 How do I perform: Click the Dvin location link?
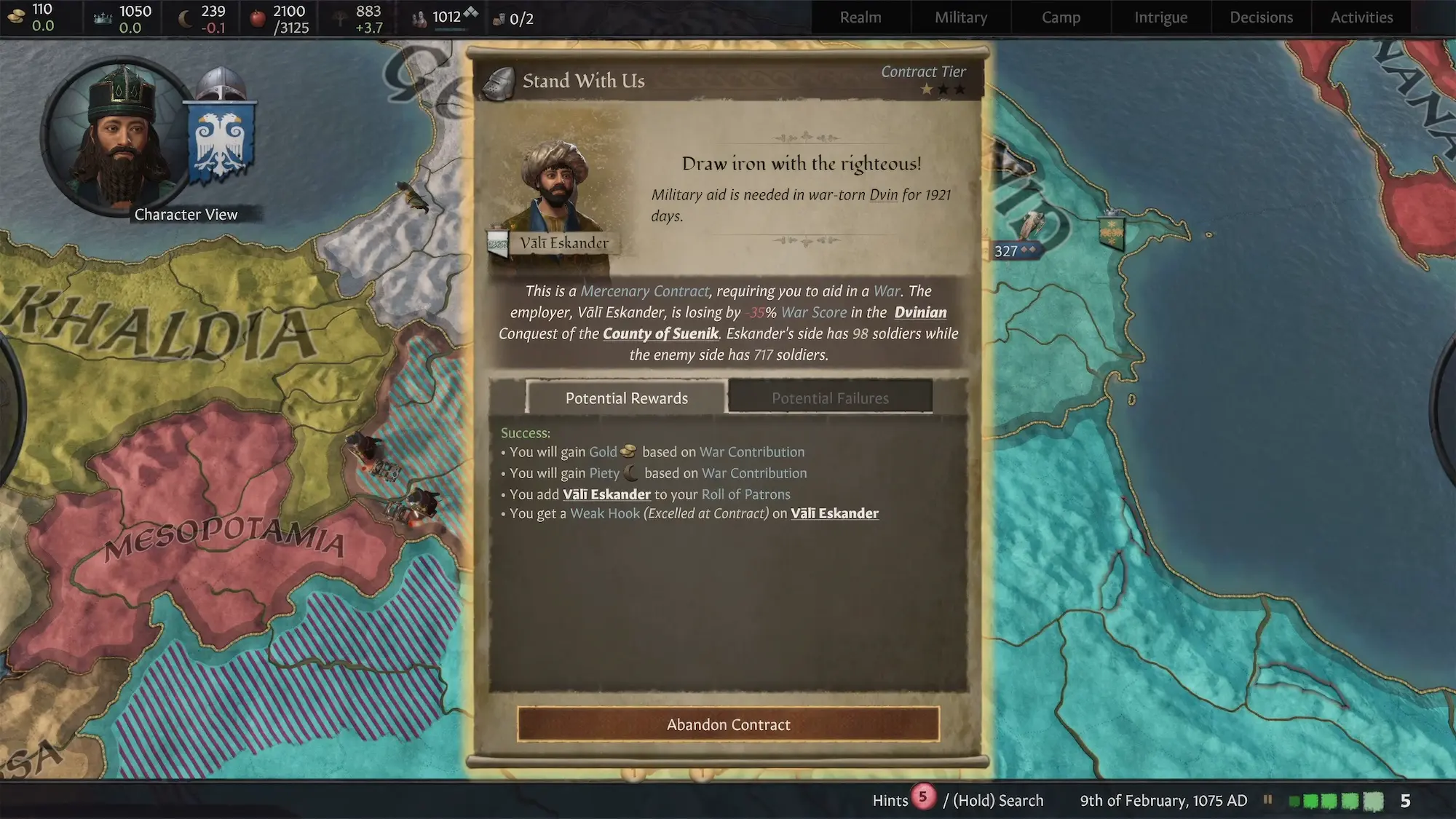[x=883, y=195]
